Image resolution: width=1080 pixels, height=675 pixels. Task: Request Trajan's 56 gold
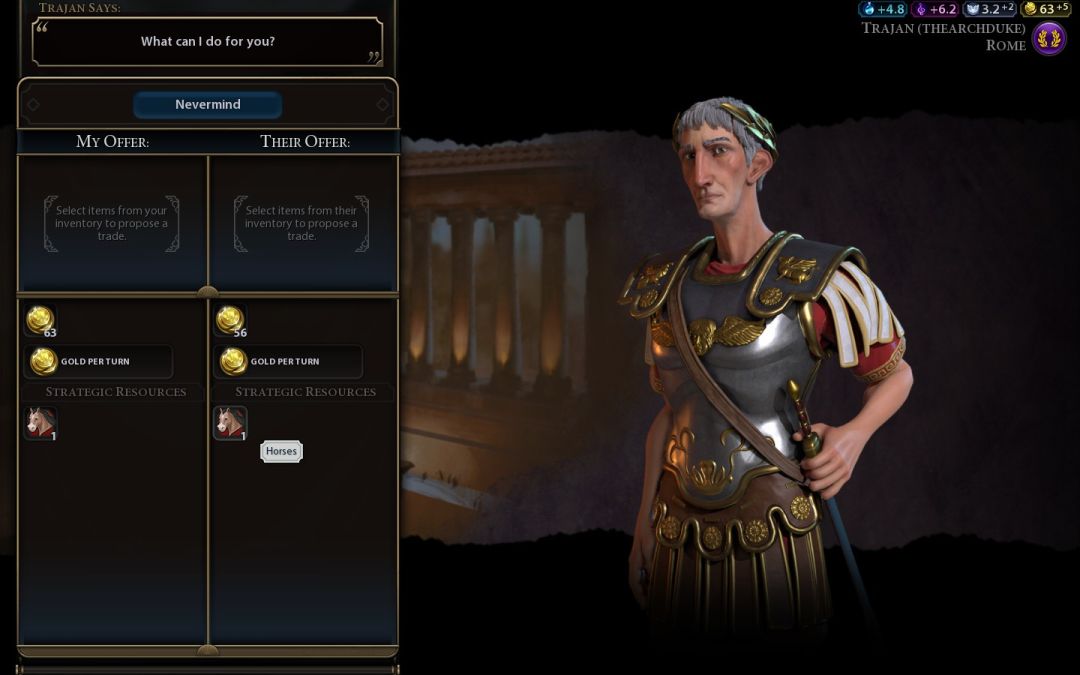tap(230, 321)
